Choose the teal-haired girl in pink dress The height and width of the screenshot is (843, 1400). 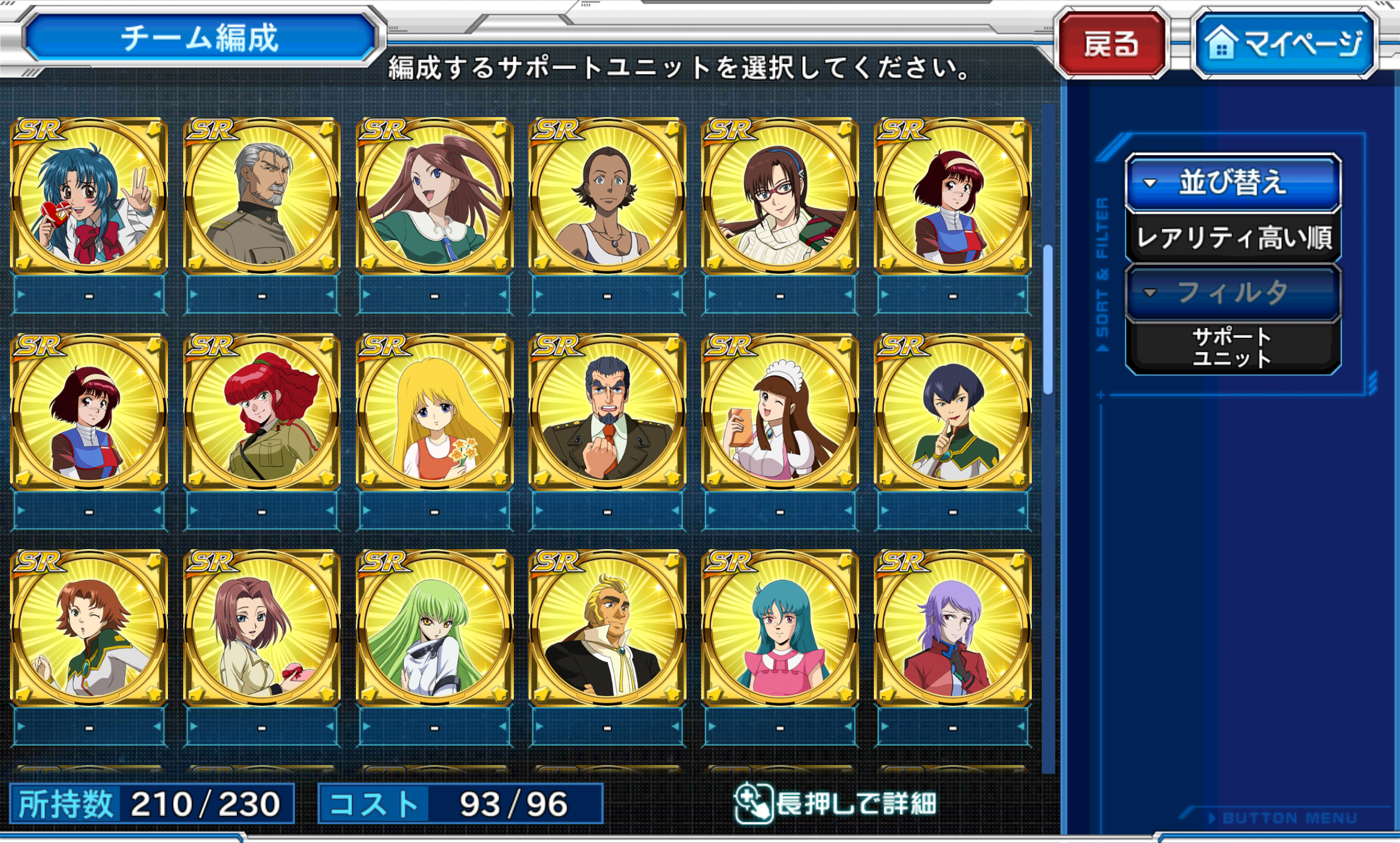(x=780, y=628)
